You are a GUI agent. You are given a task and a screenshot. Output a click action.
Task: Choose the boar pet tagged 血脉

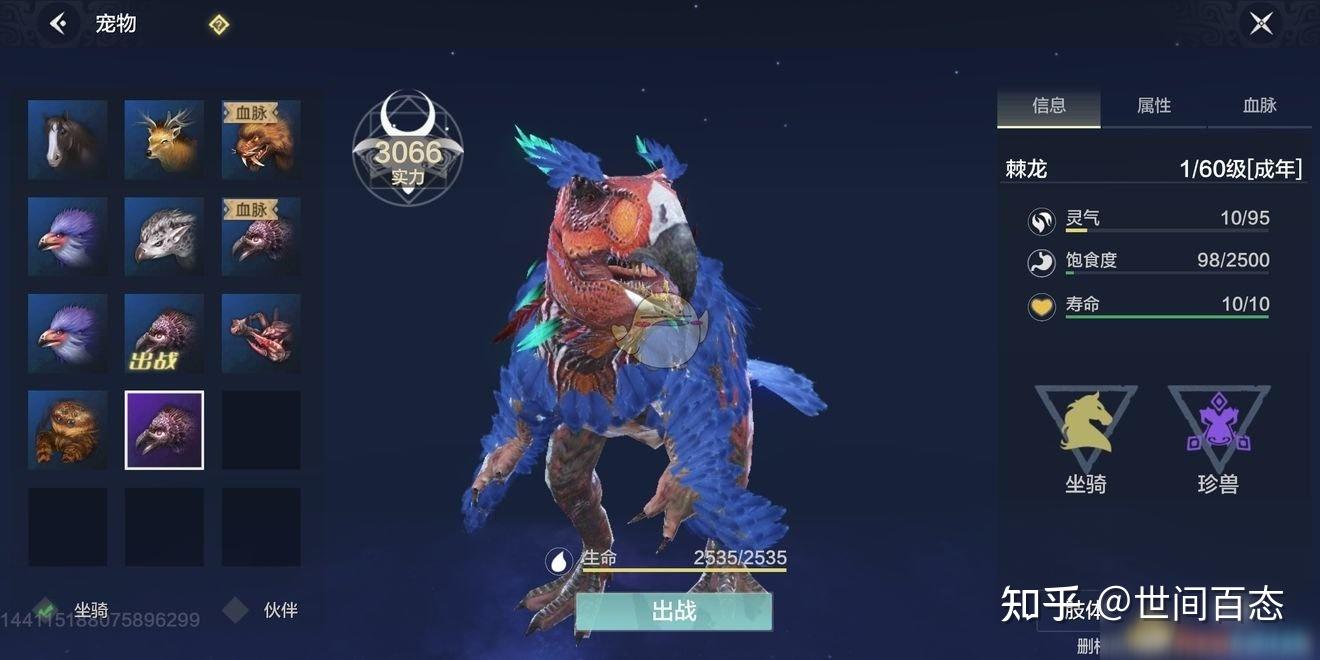pyautogui.click(x=261, y=140)
